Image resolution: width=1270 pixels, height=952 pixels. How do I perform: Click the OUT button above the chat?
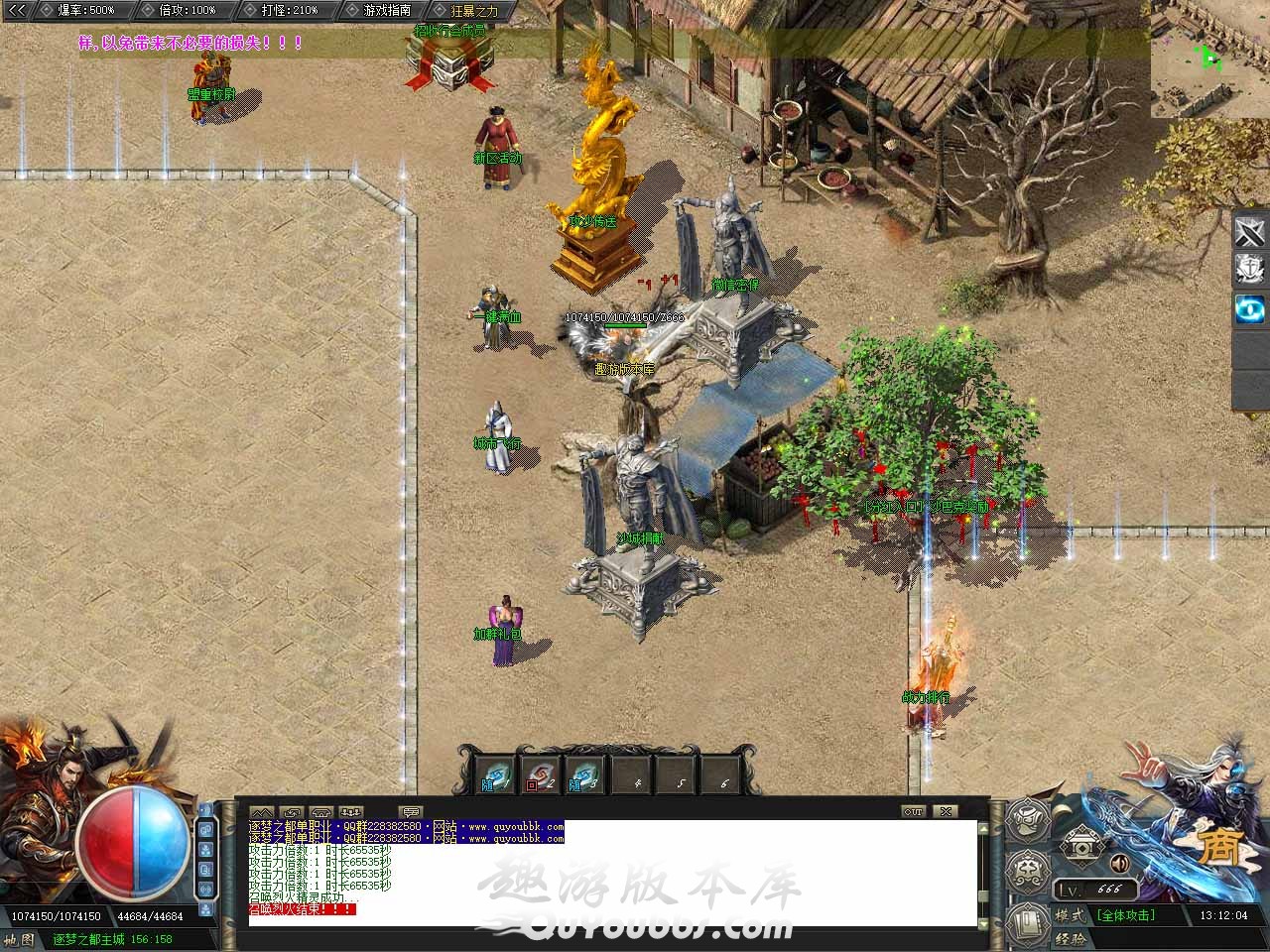(913, 811)
